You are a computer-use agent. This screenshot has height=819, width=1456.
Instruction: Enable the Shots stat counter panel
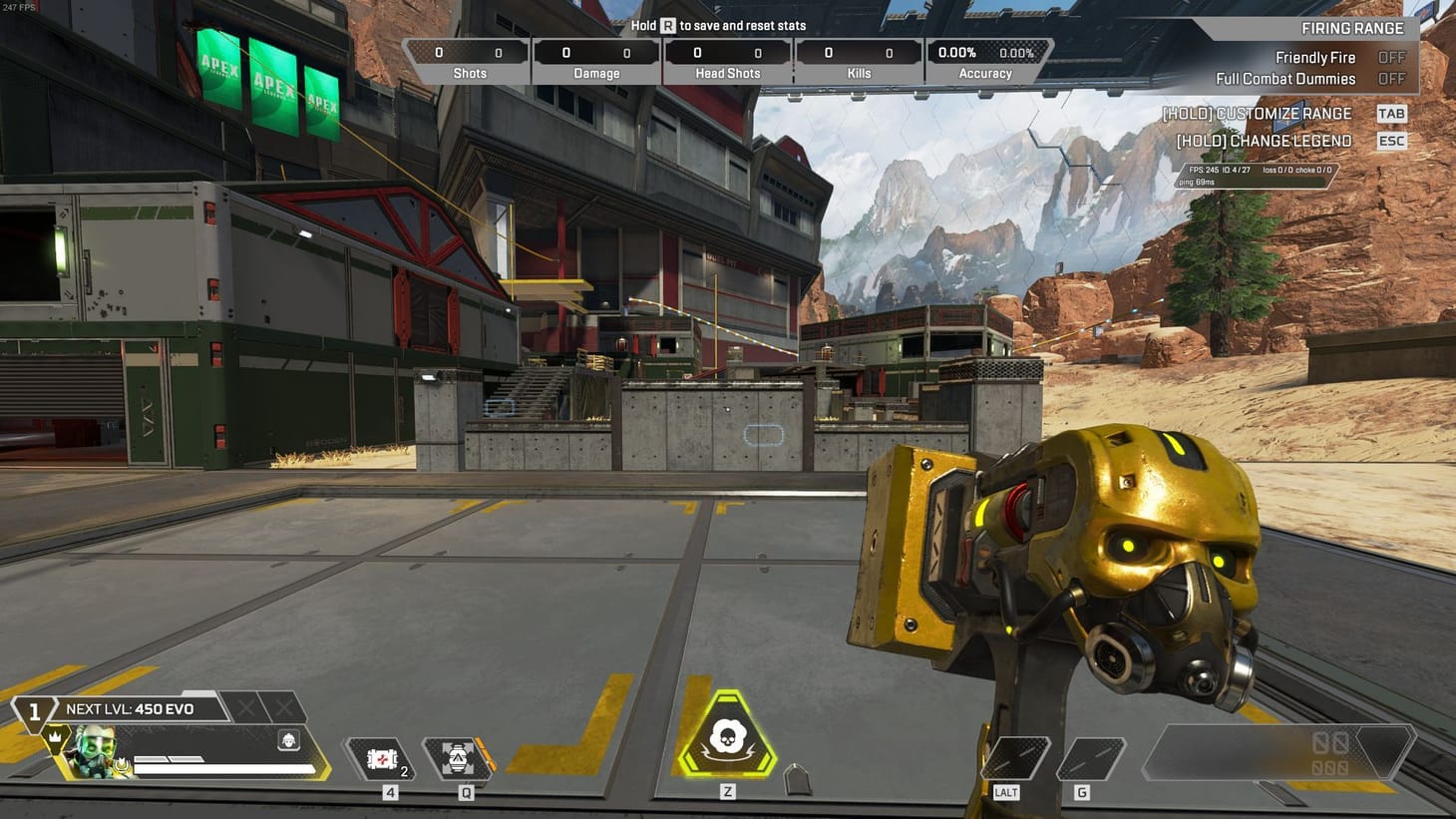[469, 62]
